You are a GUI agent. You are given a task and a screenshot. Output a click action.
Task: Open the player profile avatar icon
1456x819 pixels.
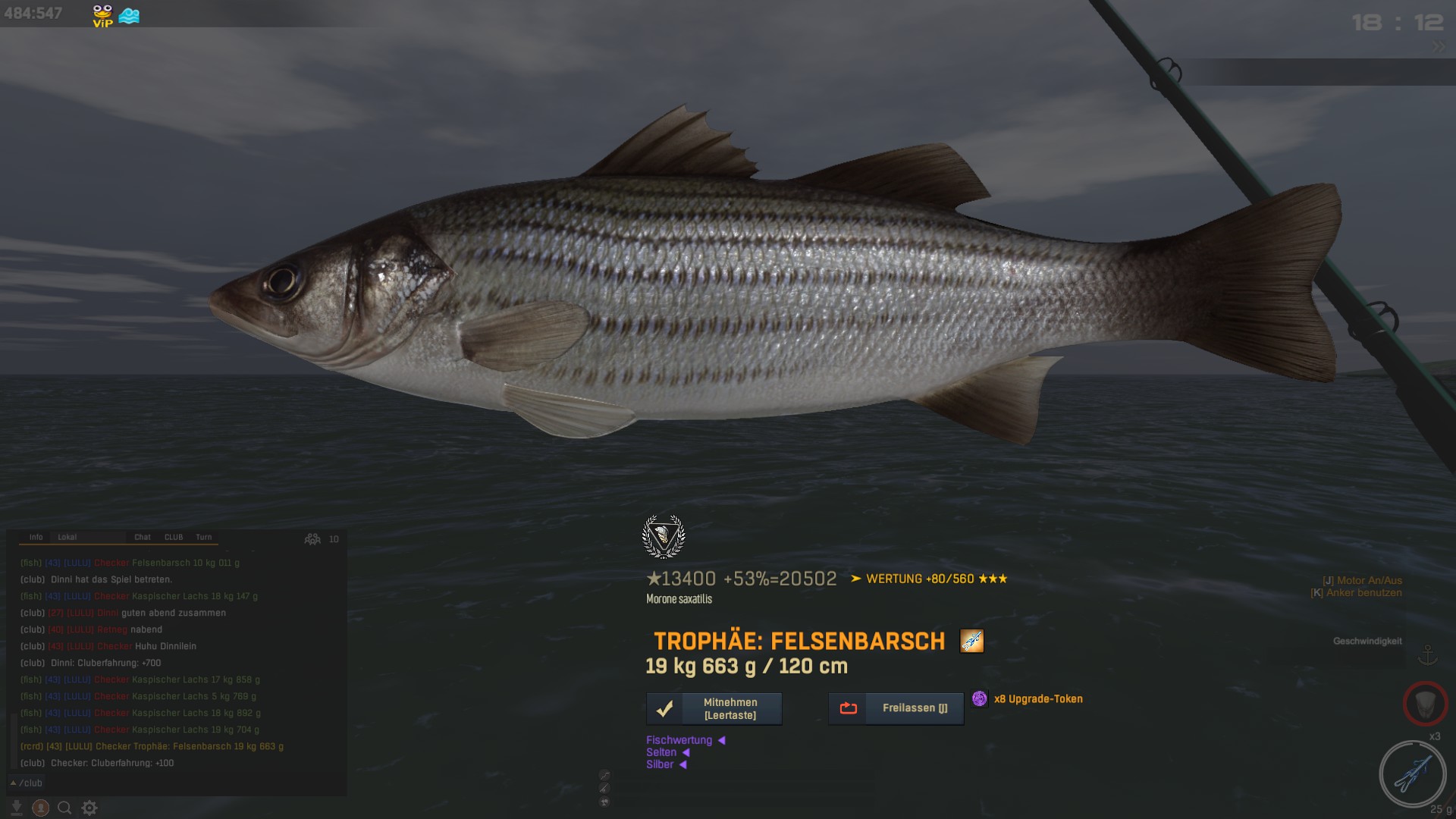(41, 808)
